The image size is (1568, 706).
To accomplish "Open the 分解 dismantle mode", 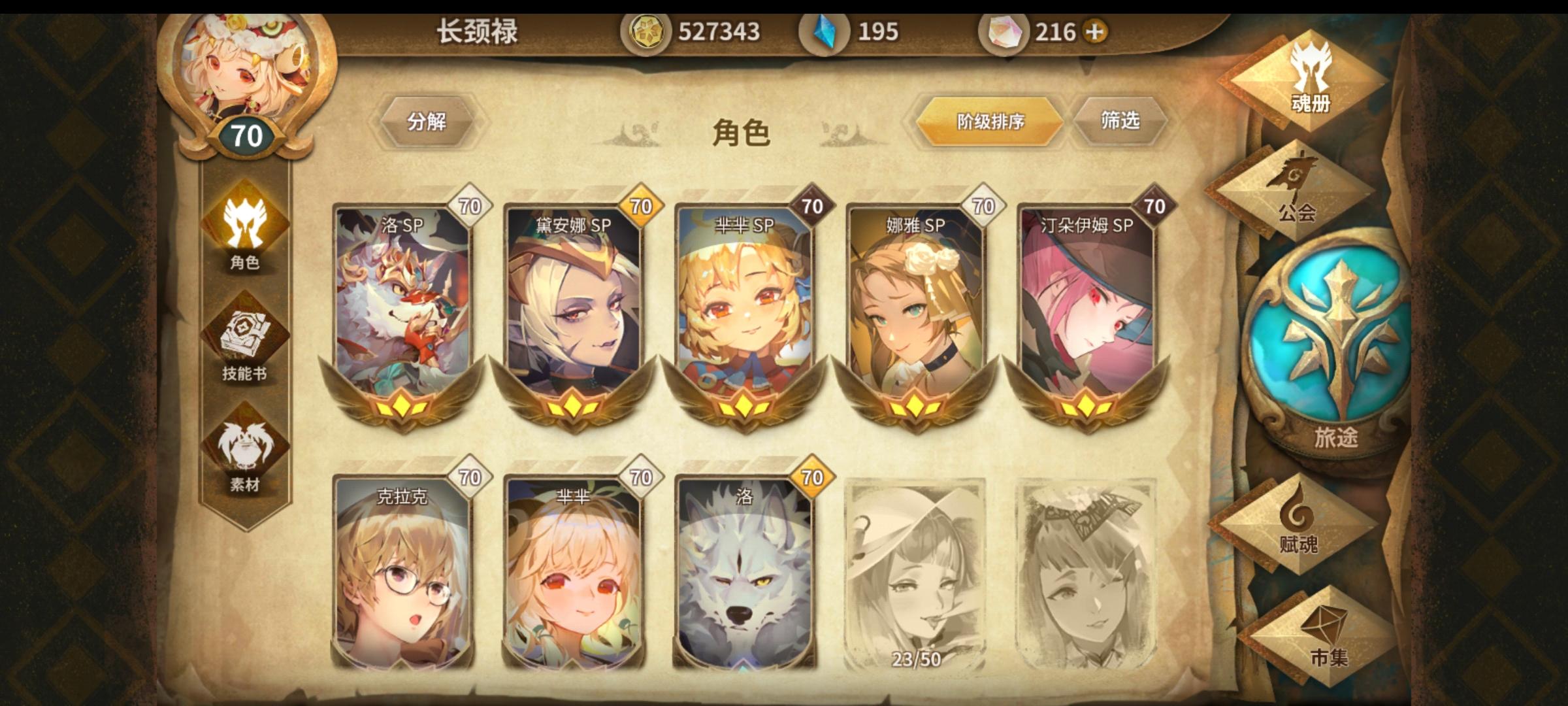I will [x=428, y=122].
